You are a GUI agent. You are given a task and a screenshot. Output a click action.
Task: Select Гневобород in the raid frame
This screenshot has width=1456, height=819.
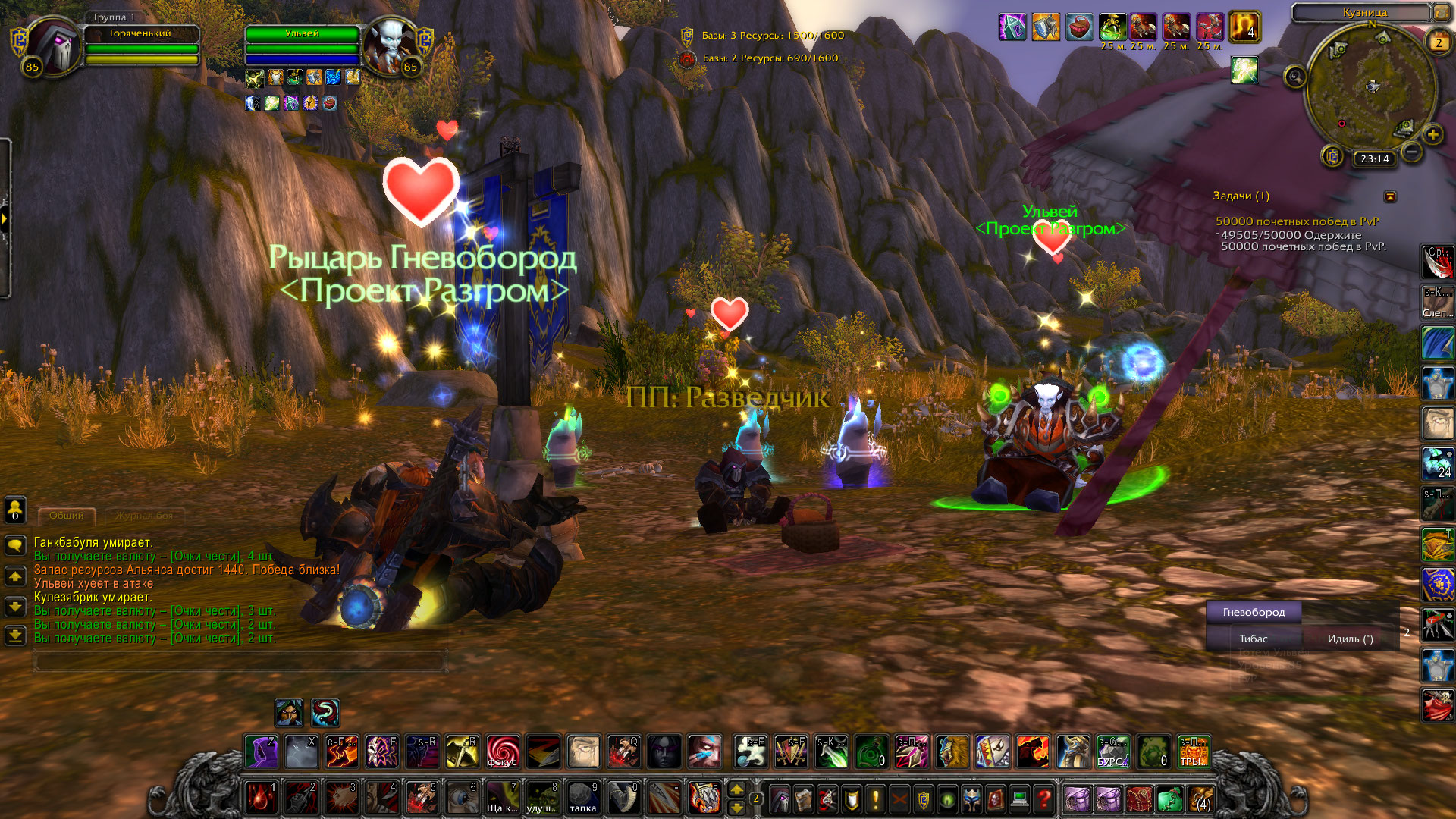pyautogui.click(x=1254, y=613)
